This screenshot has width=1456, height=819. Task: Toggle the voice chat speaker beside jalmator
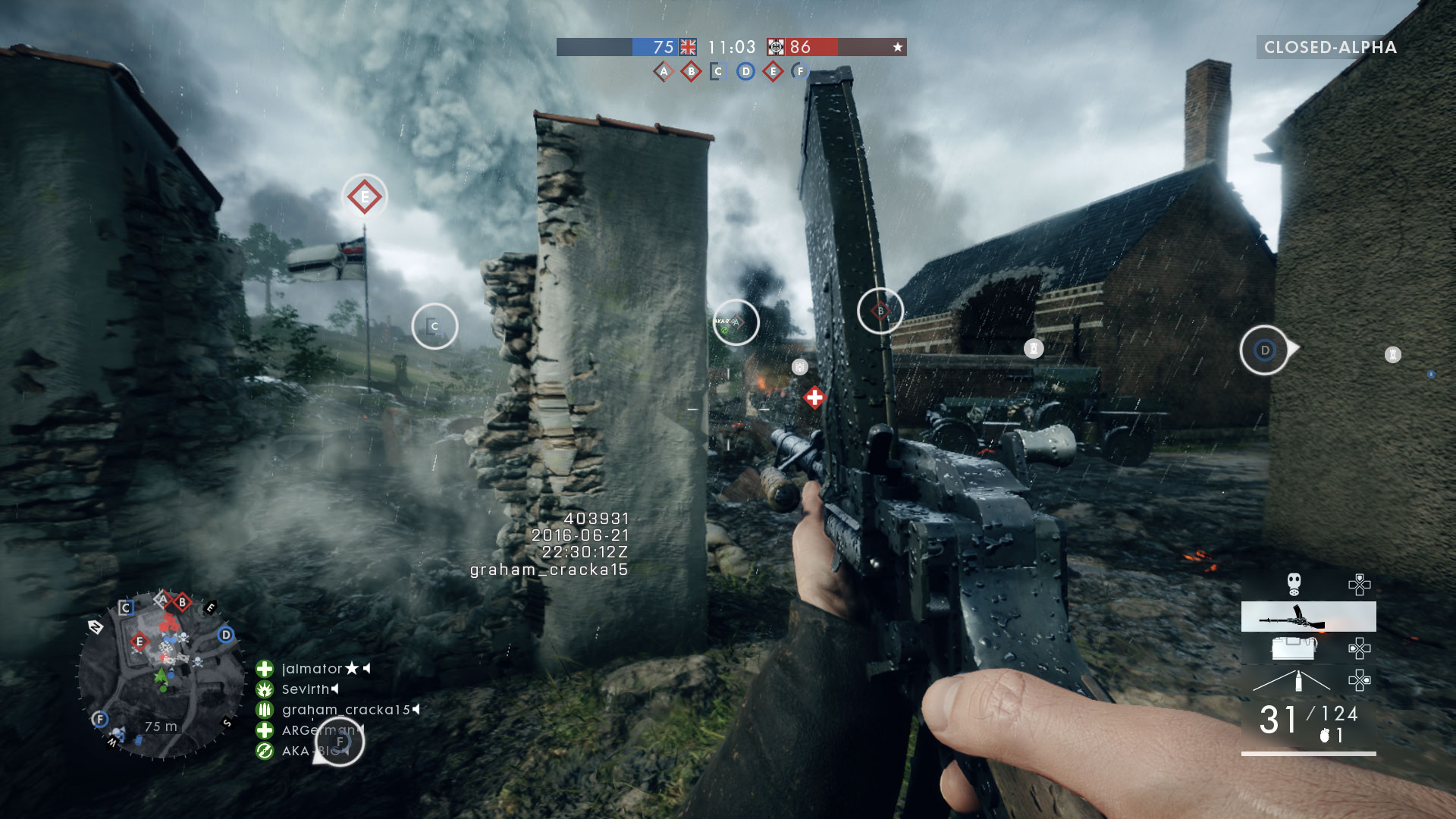pyautogui.click(x=366, y=669)
